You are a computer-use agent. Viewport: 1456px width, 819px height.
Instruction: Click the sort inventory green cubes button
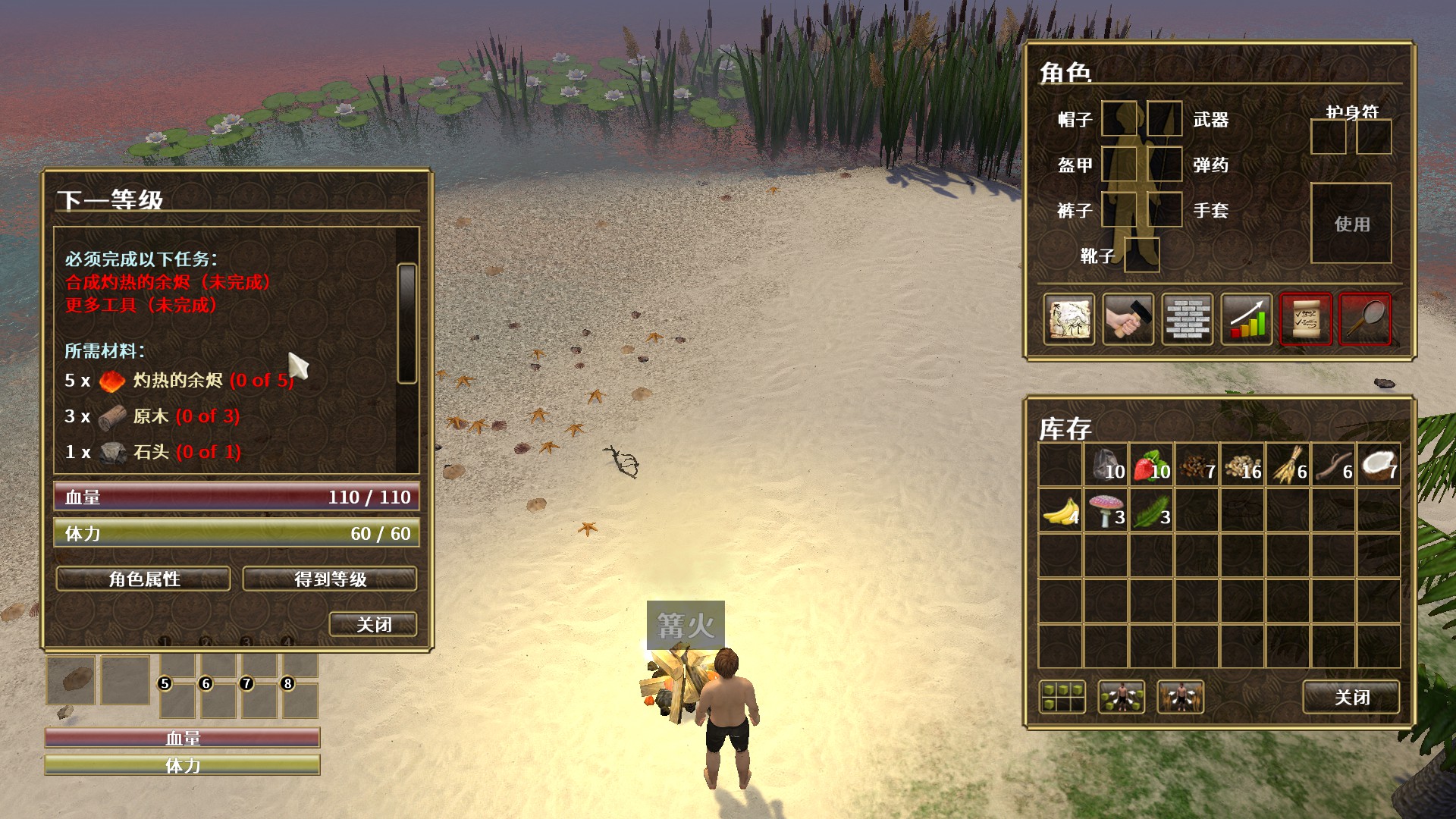[1062, 697]
